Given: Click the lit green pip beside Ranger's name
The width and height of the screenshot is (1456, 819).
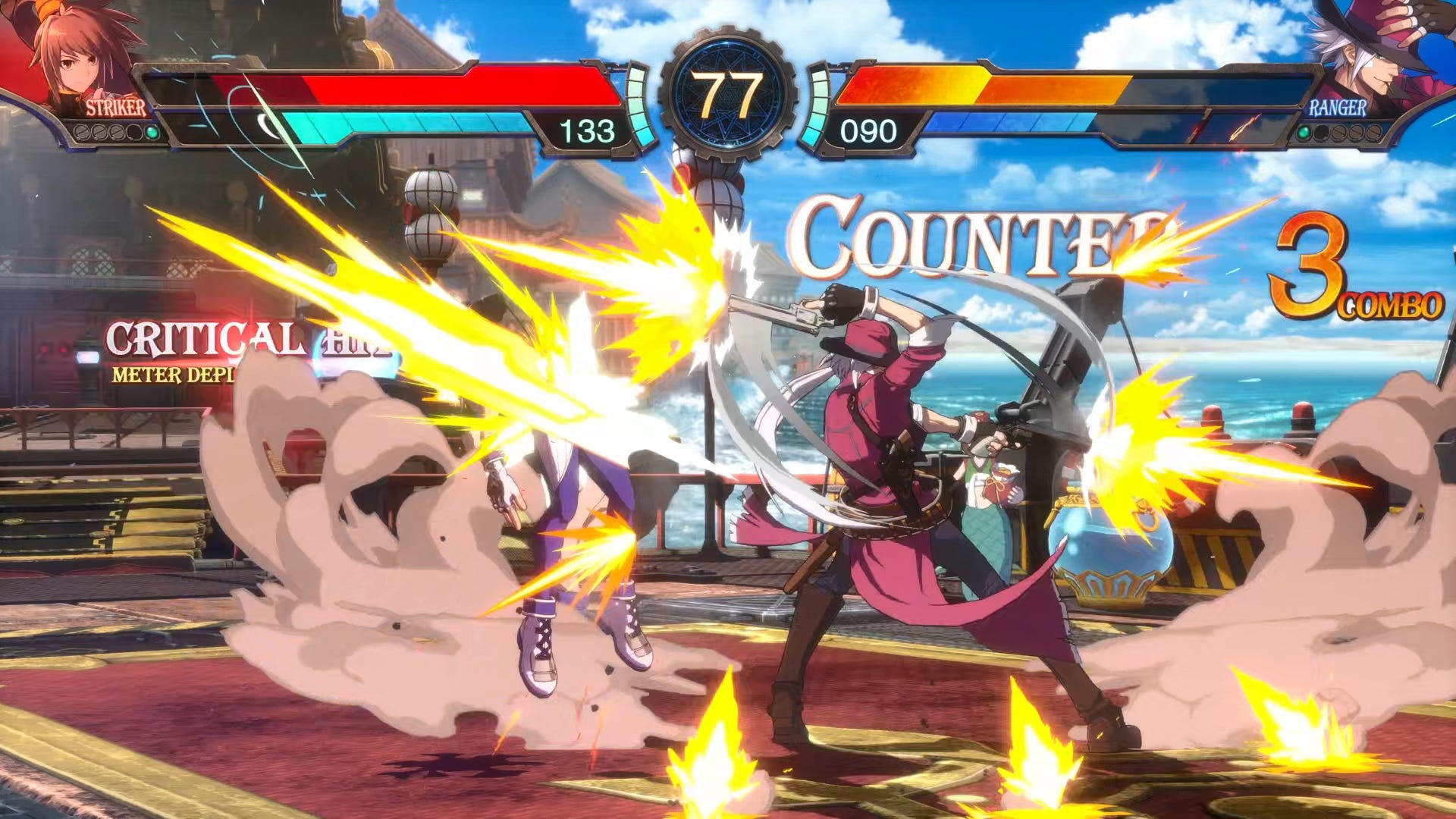Looking at the screenshot, I should [x=1303, y=133].
